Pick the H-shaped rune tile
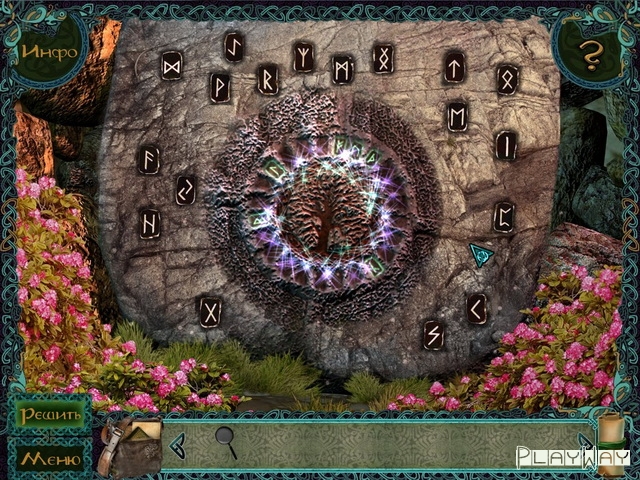Screen dimensions: 640x480 149,221
